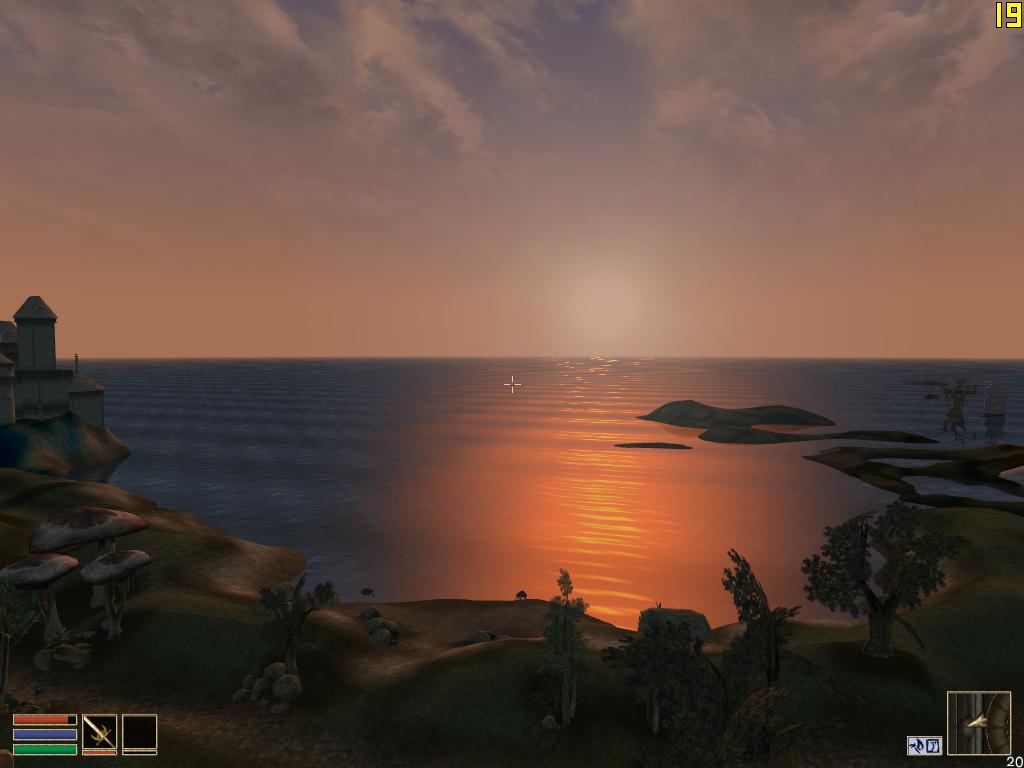Select the empty spell slot box
This screenshot has width=1024, height=768.
coord(139,732)
